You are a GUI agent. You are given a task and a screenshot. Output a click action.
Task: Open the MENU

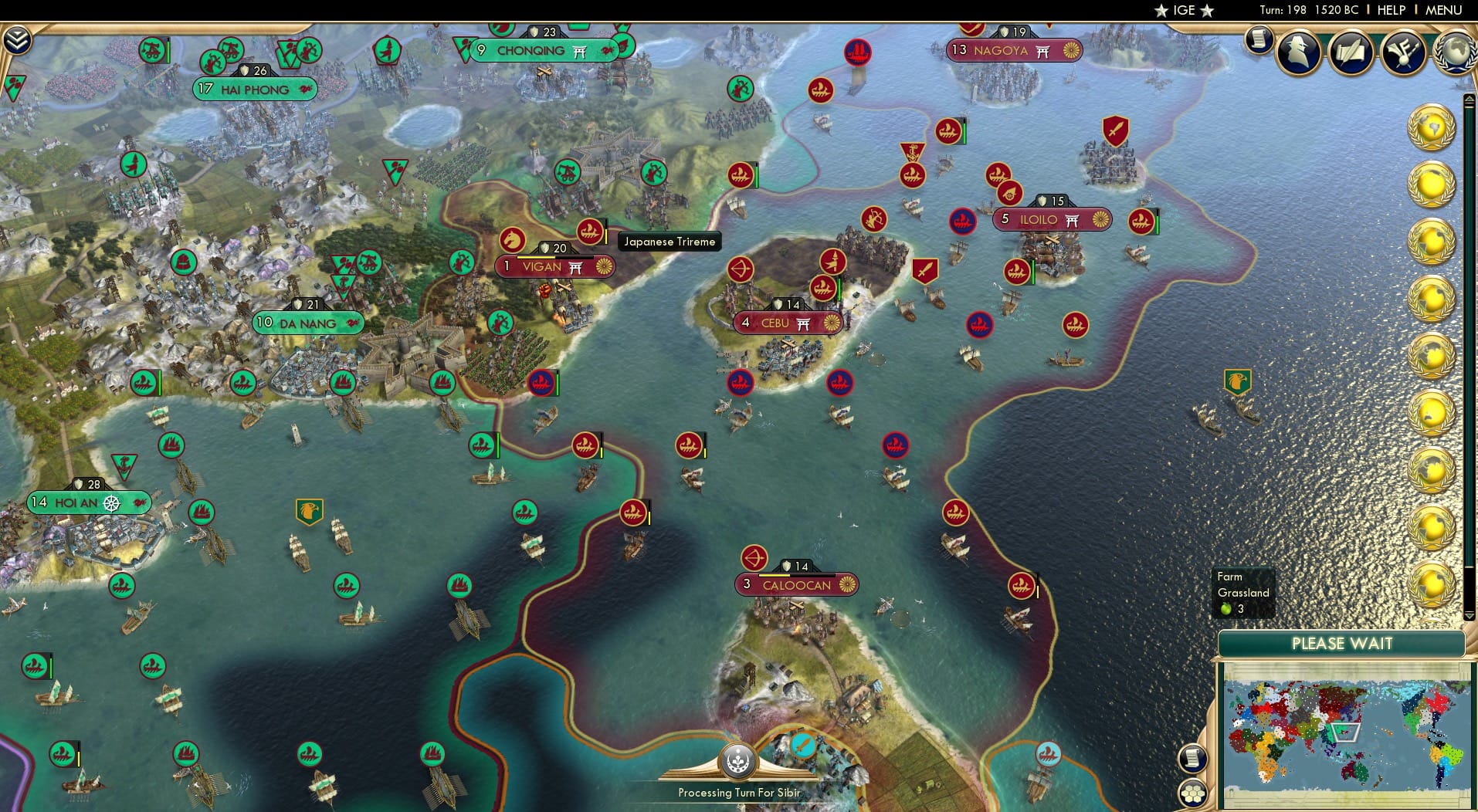(x=1442, y=10)
